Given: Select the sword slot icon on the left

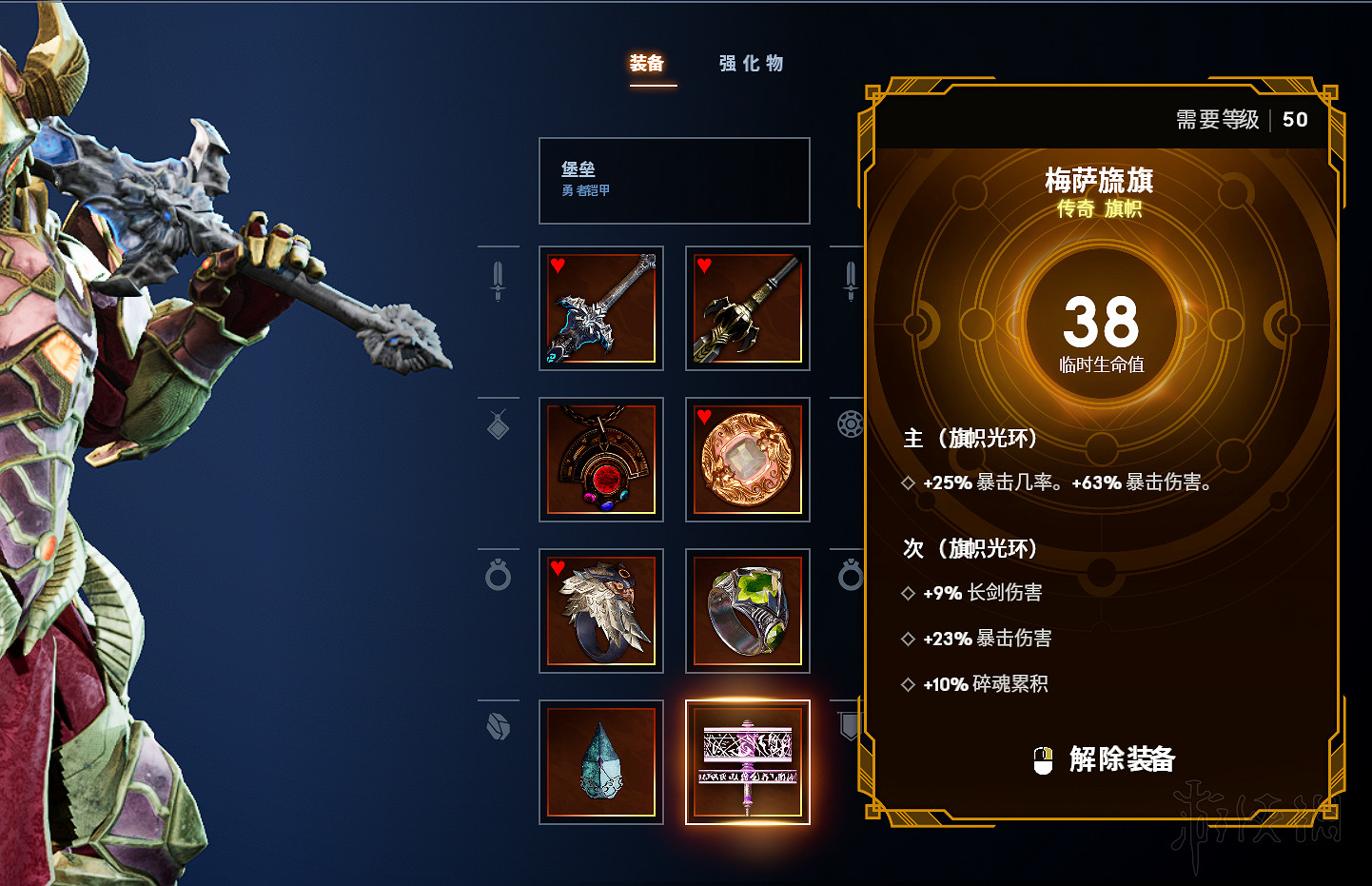Looking at the screenshot, I should [x=499, y=279].
